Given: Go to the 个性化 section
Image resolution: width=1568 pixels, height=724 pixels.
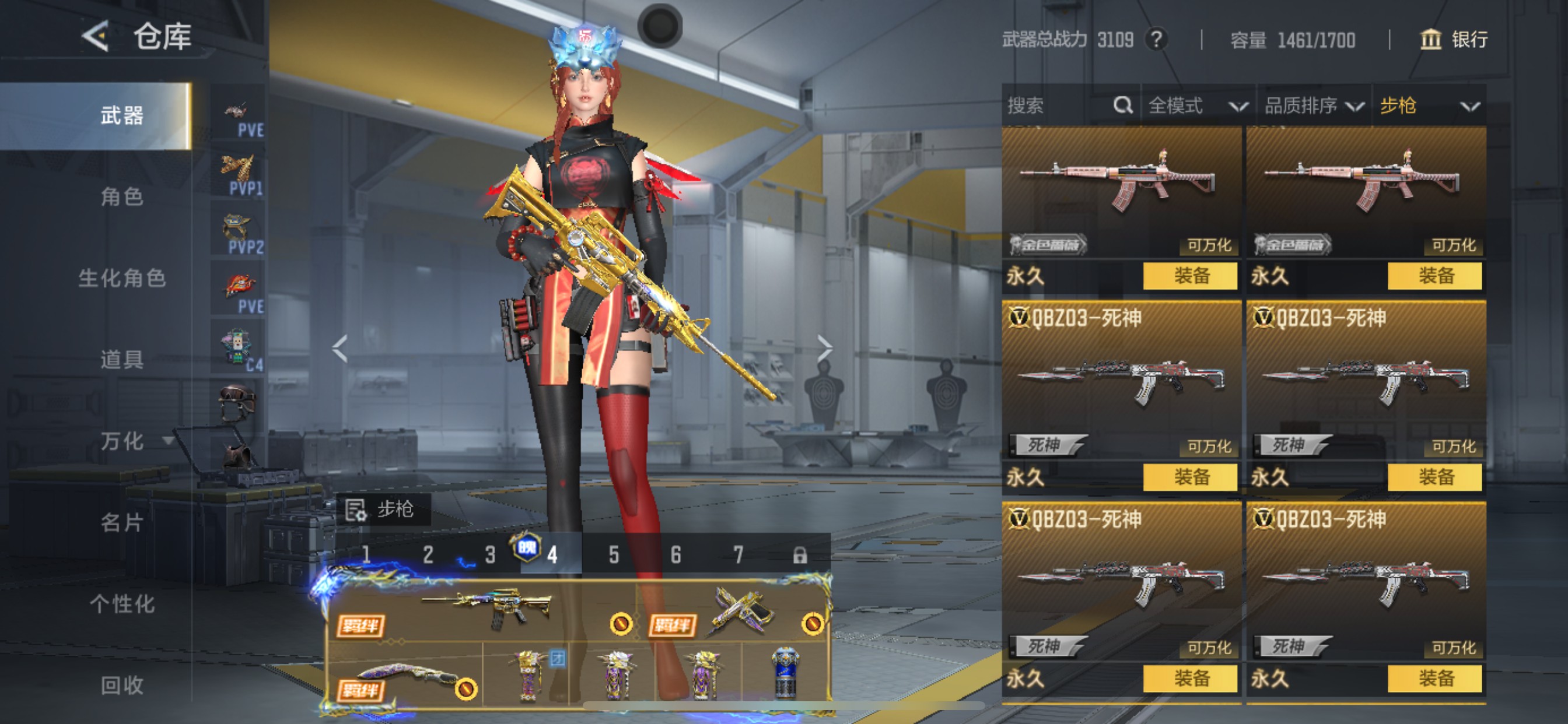Looking at the screenshot, I should (x=122, y=604).
